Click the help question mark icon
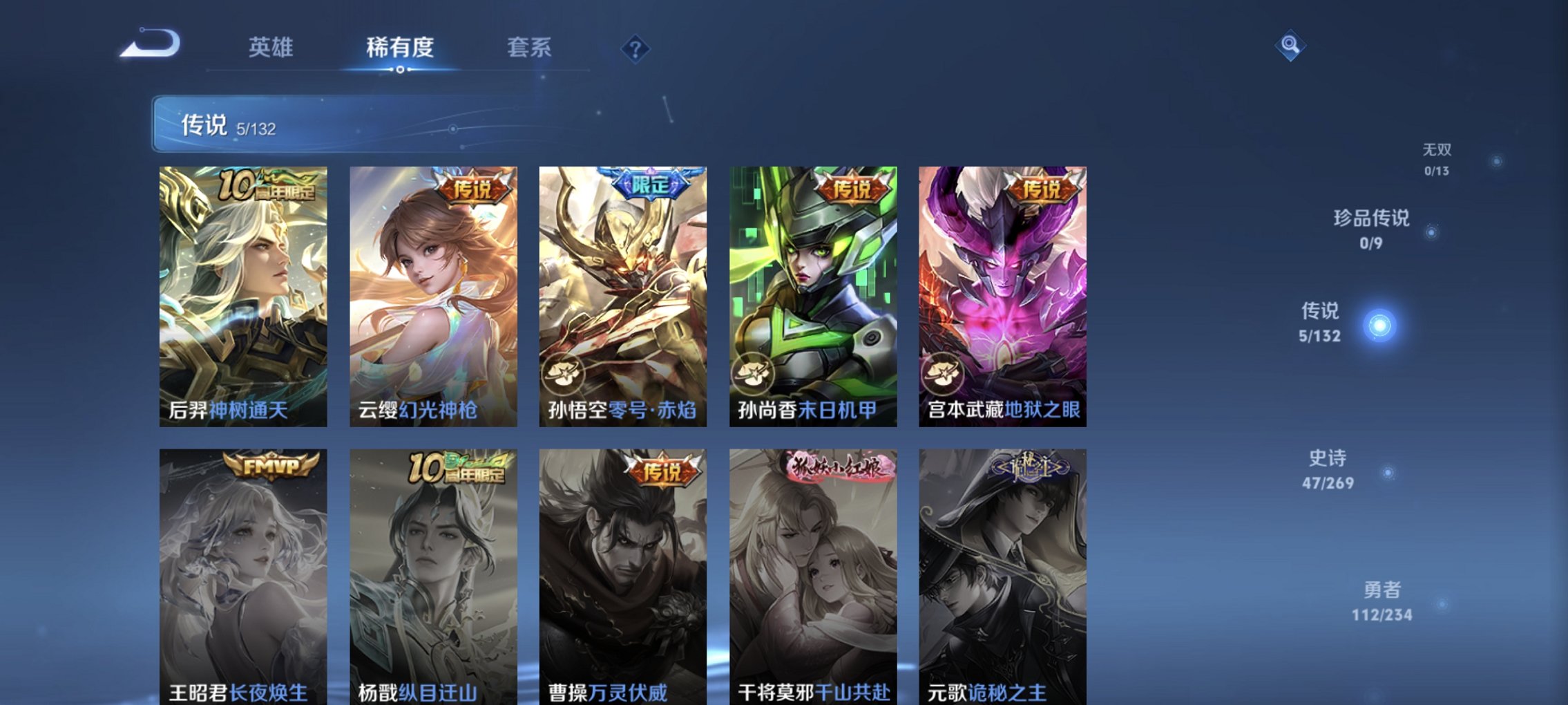The image size is (1568, 705). (x=637, y=48)
